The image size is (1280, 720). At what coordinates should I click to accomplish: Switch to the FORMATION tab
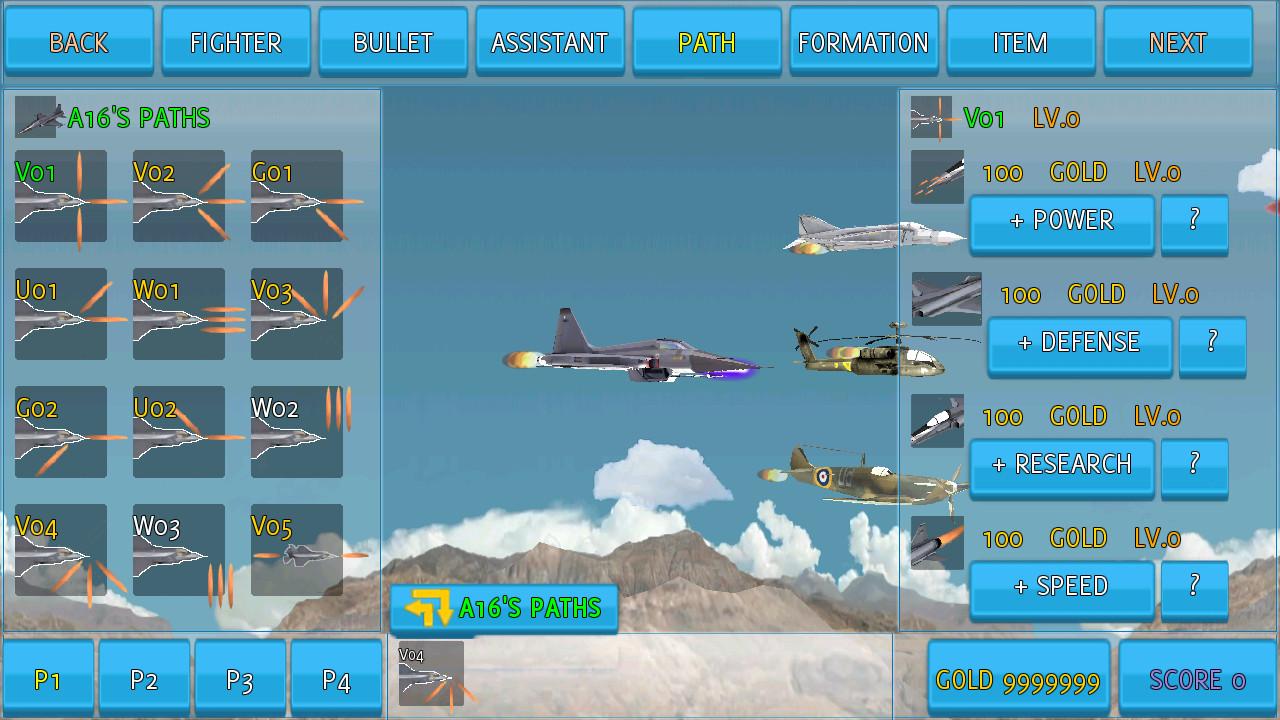[x=863, y=41]
